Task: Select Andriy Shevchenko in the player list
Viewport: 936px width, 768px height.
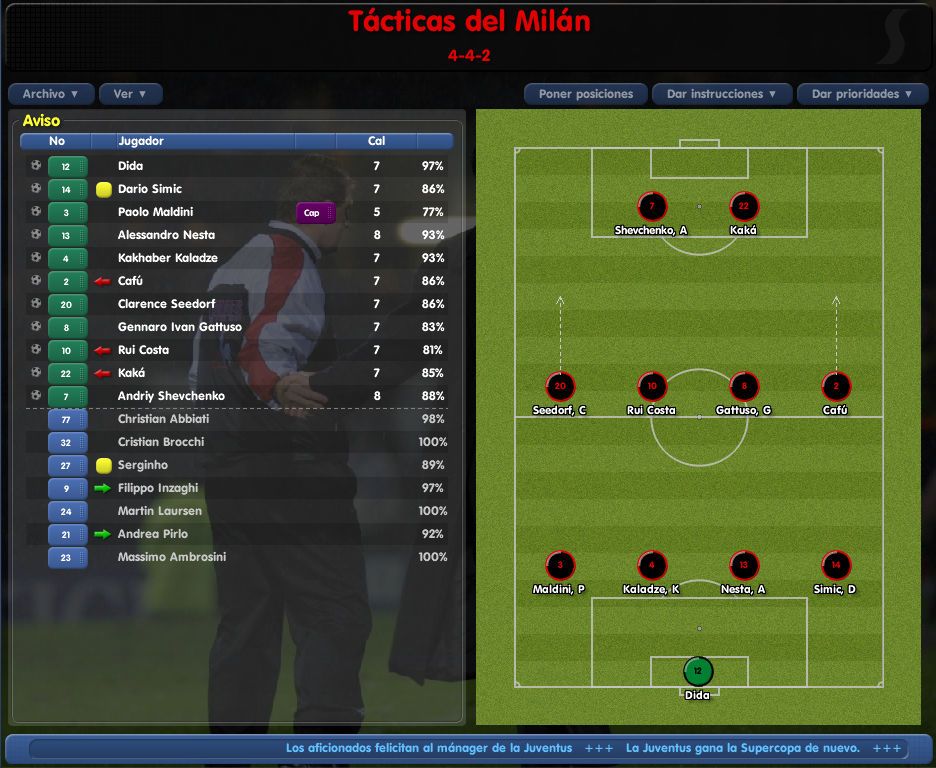Action: (x=171, y=396)
